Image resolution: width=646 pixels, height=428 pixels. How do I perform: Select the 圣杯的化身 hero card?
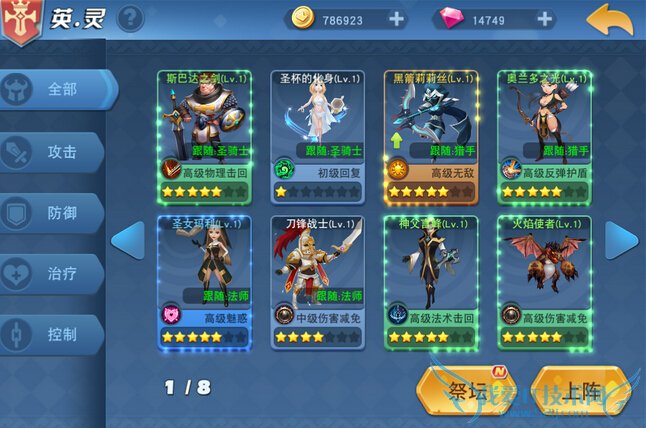click(x=317, y=135)
